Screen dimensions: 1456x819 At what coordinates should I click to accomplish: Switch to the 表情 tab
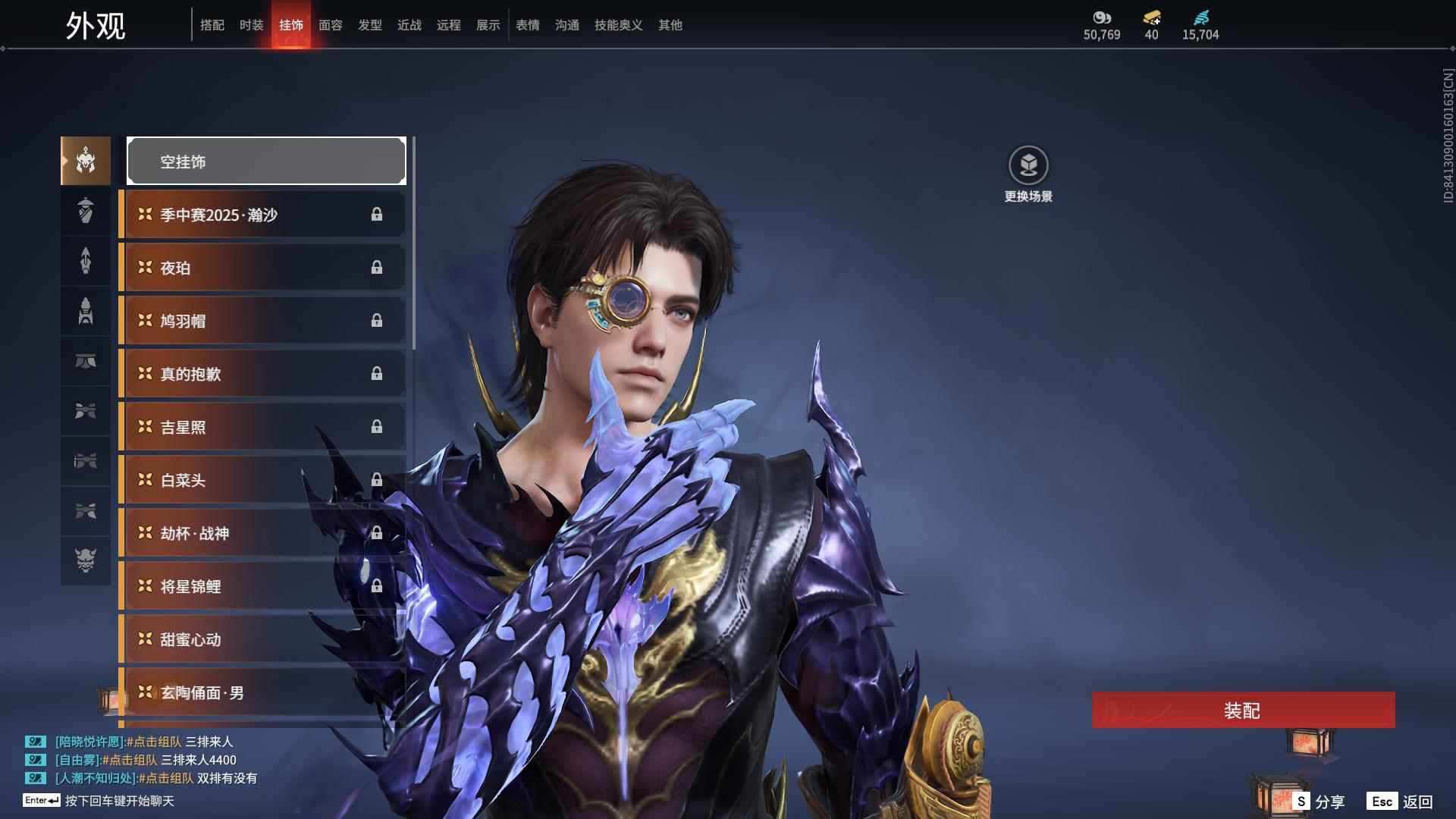527,25
